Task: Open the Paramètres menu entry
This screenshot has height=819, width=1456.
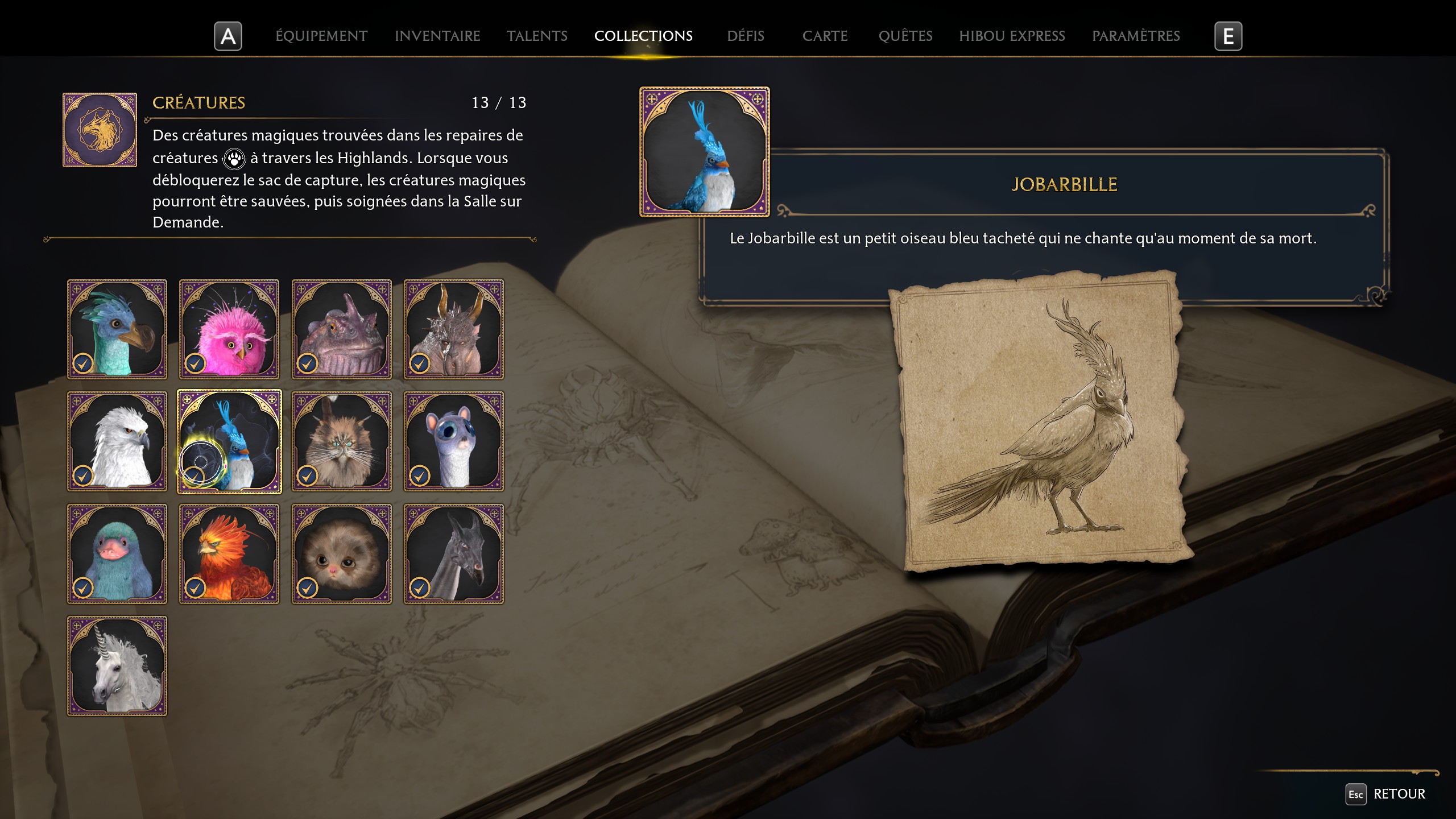Action: (x=1136, y=36)
